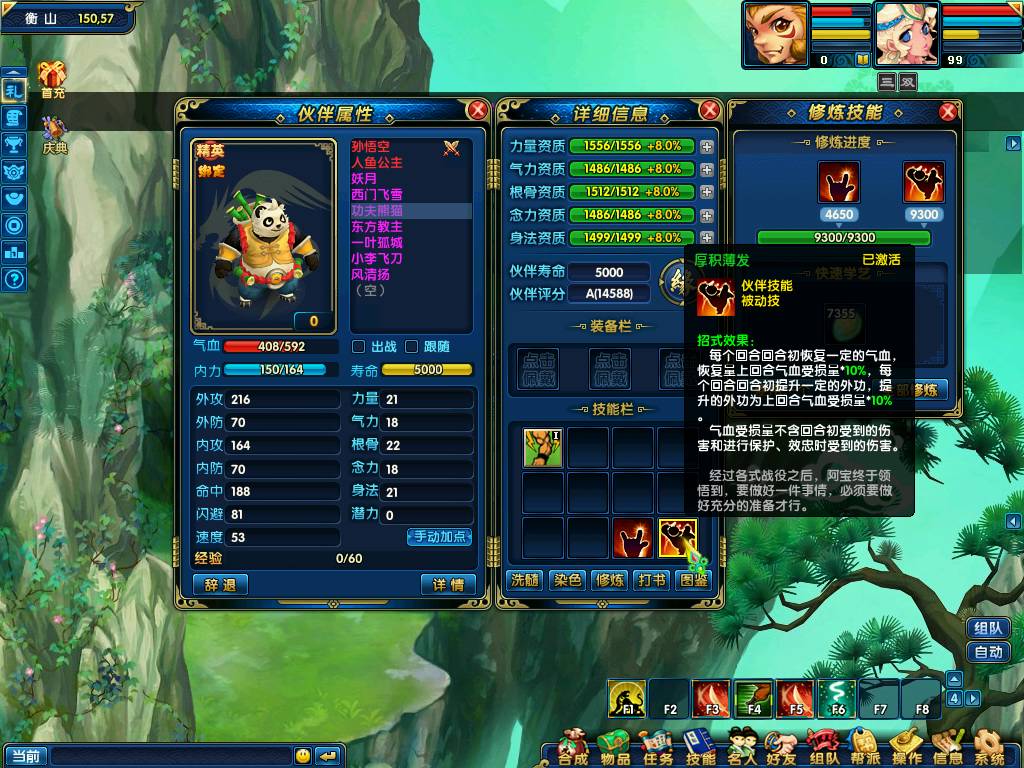Increase 力量资质 with its plus button
The width and height of the screenshot is (1024, 768).
pyautogui.click(x=707, y=146)
